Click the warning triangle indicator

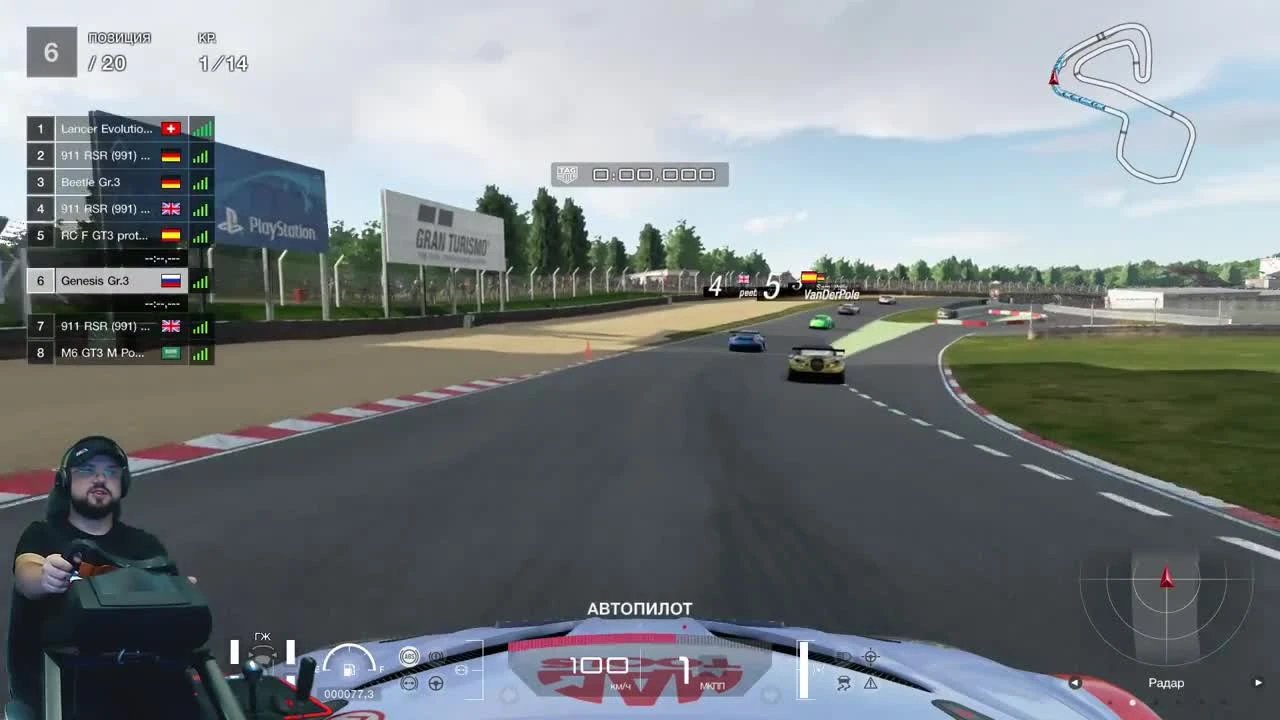[871, 683]
